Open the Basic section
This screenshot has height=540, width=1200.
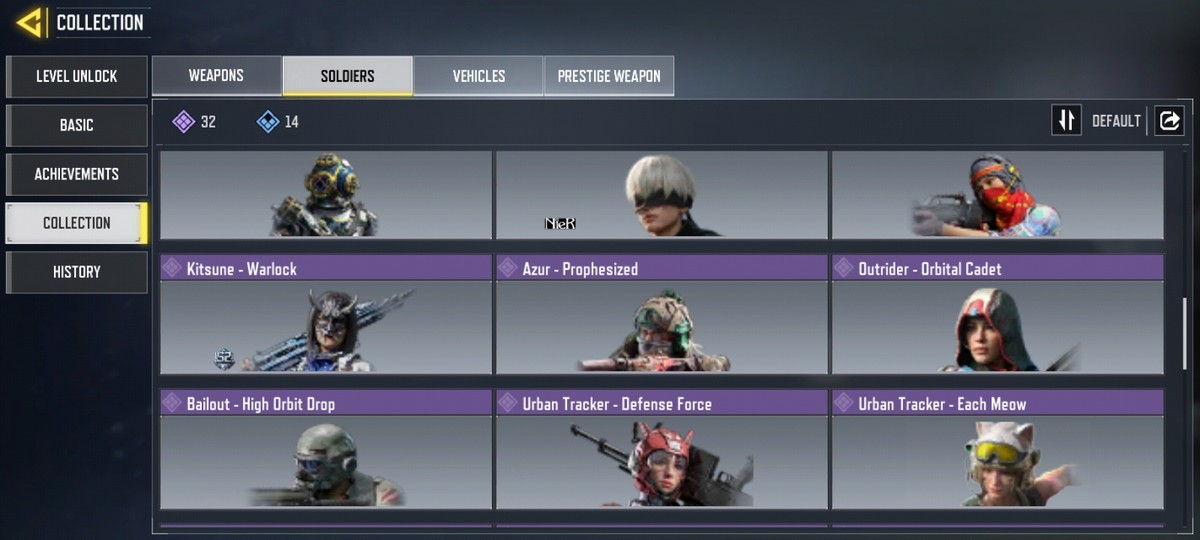(x=77, y=125)
